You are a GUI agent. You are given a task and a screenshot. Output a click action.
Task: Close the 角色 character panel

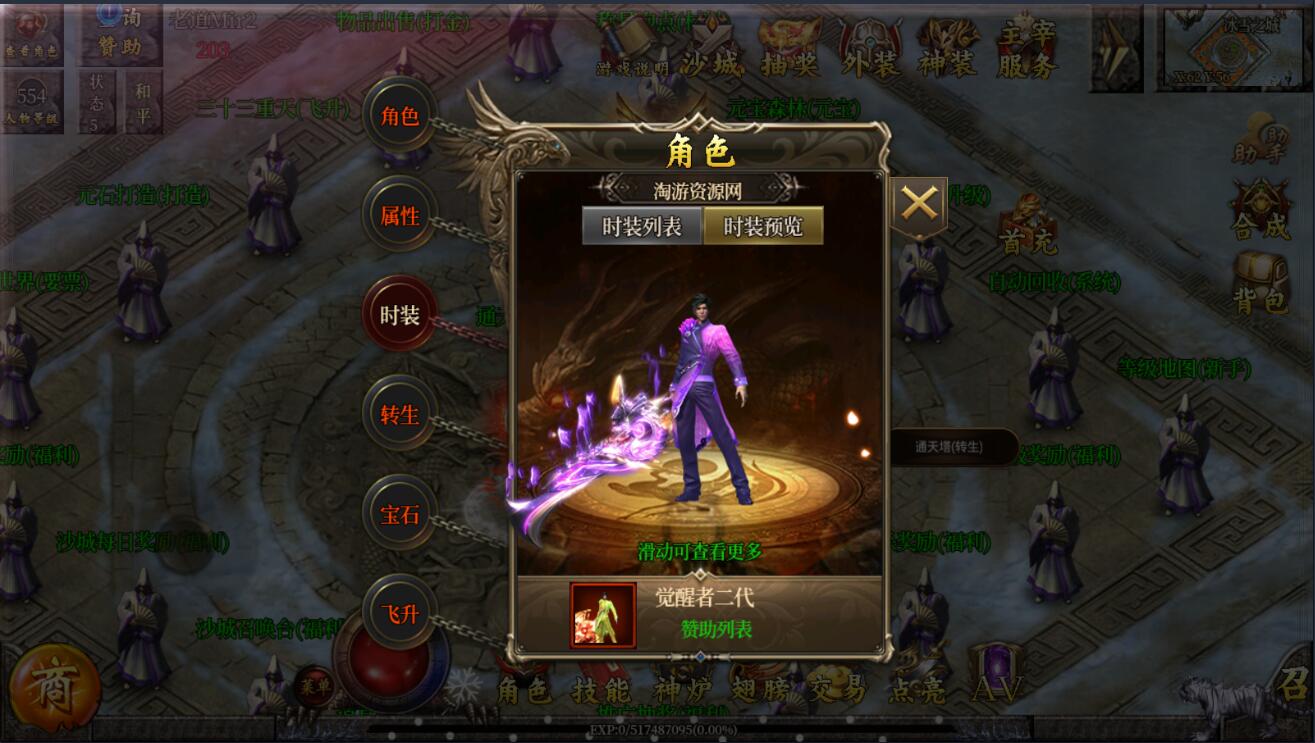point(918,205)
